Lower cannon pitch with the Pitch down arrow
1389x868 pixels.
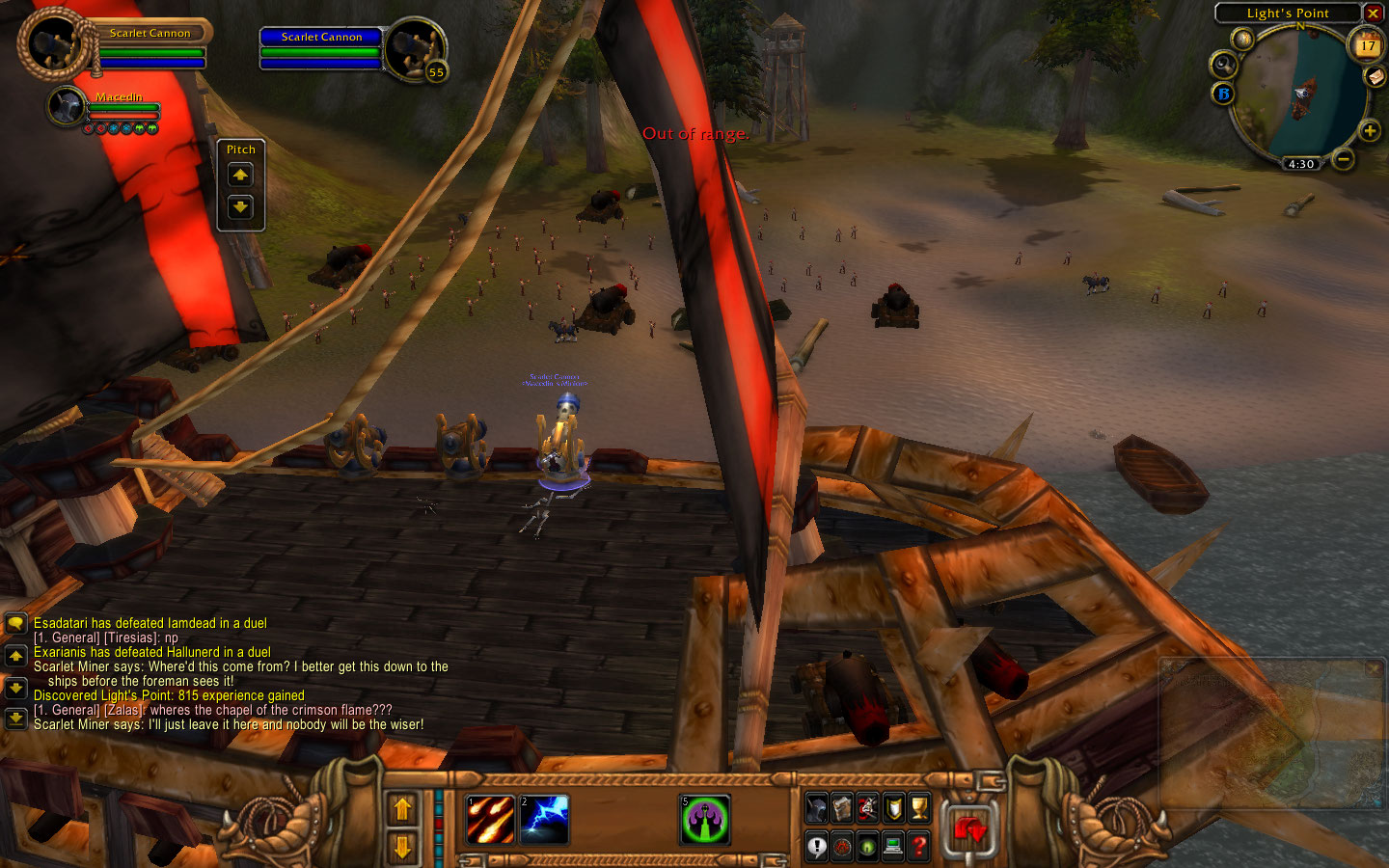coord(240,206)
